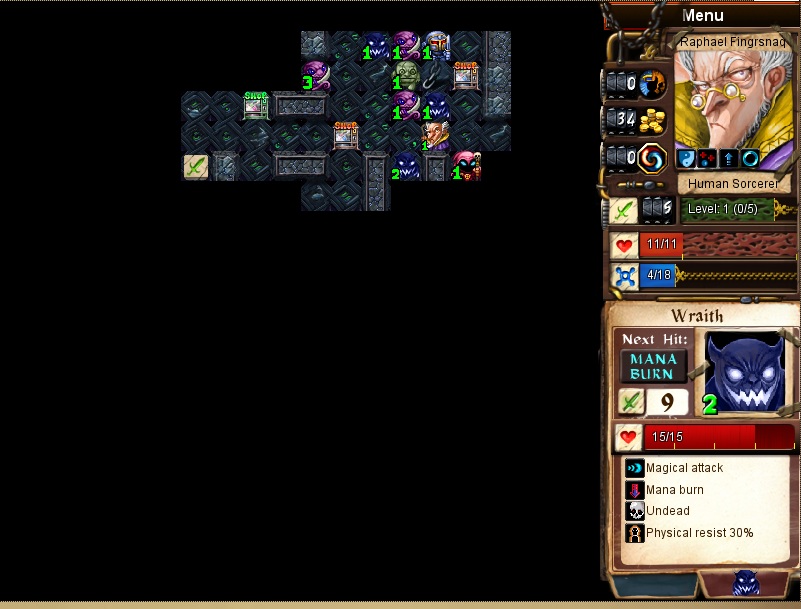Click the gold coin pile icon
The image size is (801, 609).
click(x=652, y=120)
